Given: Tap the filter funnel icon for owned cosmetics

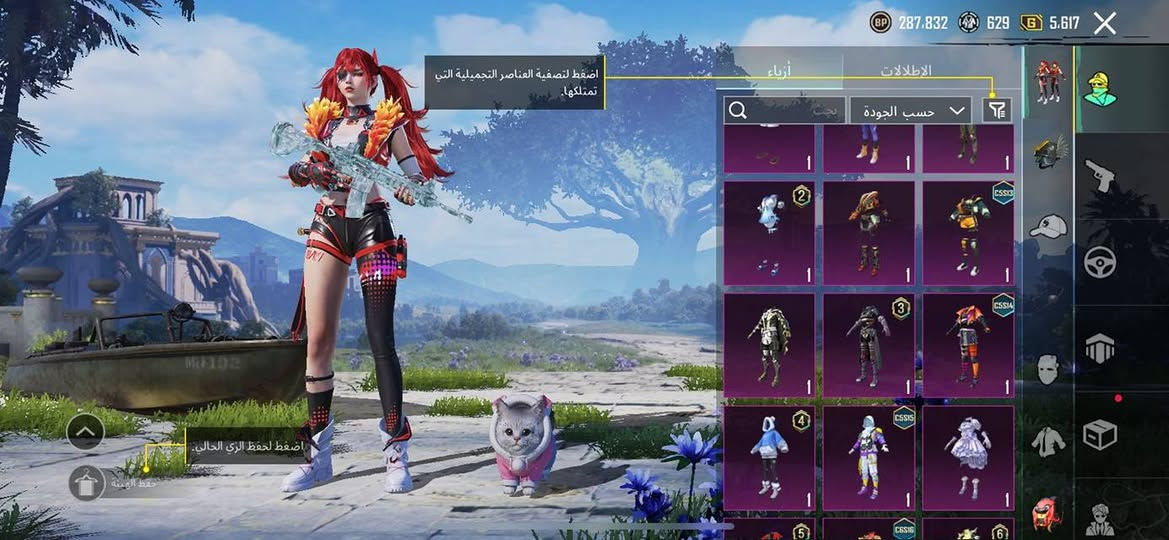Looking at the screenshot, I should click(996, 110).
